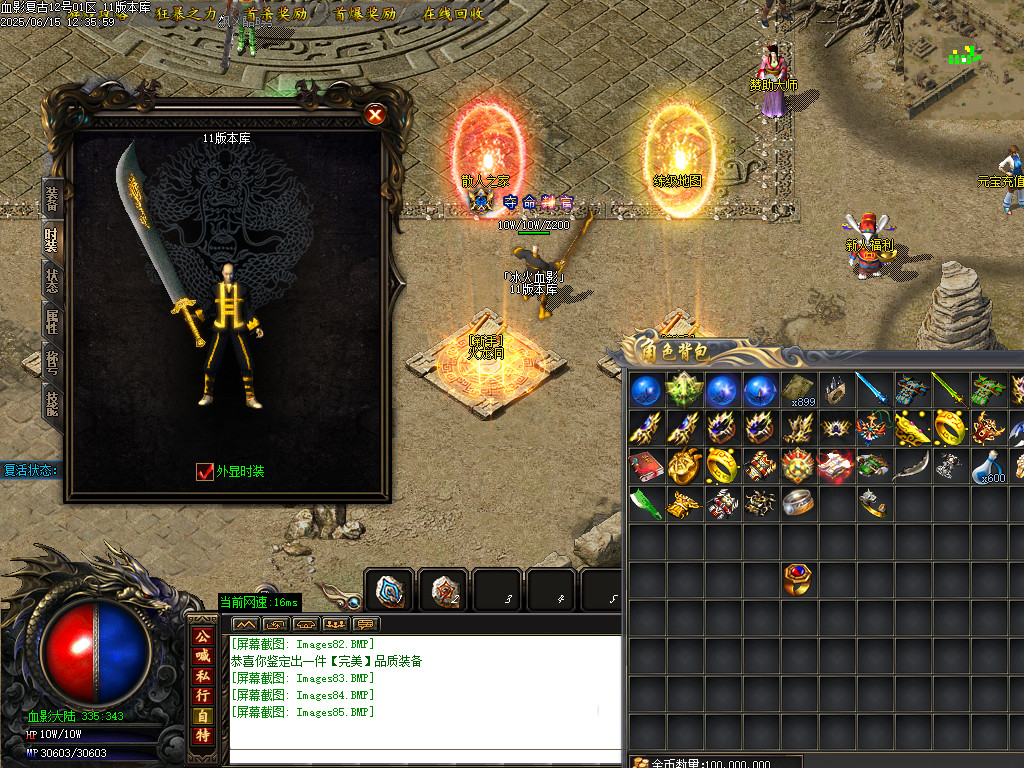The image size is (1024, 768).
Task: Switch to the 装备 equipment tab
Action: click(52, 197)
